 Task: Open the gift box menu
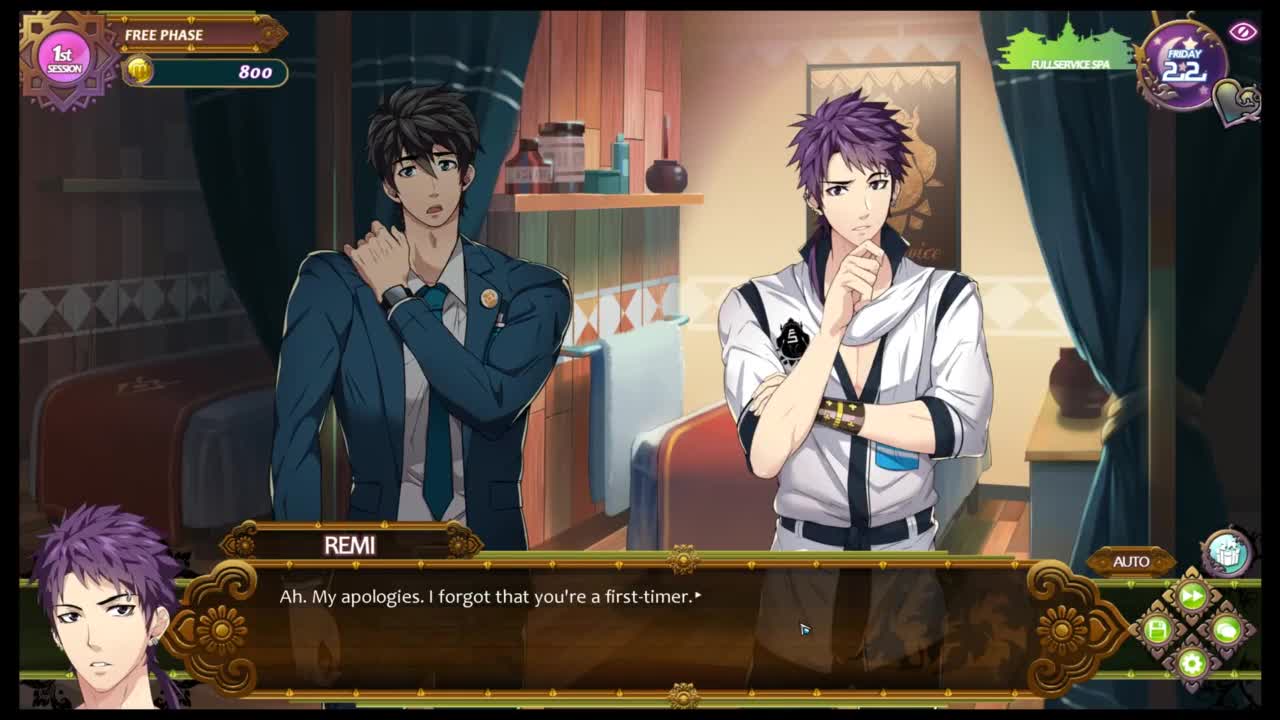(1226, 552)
